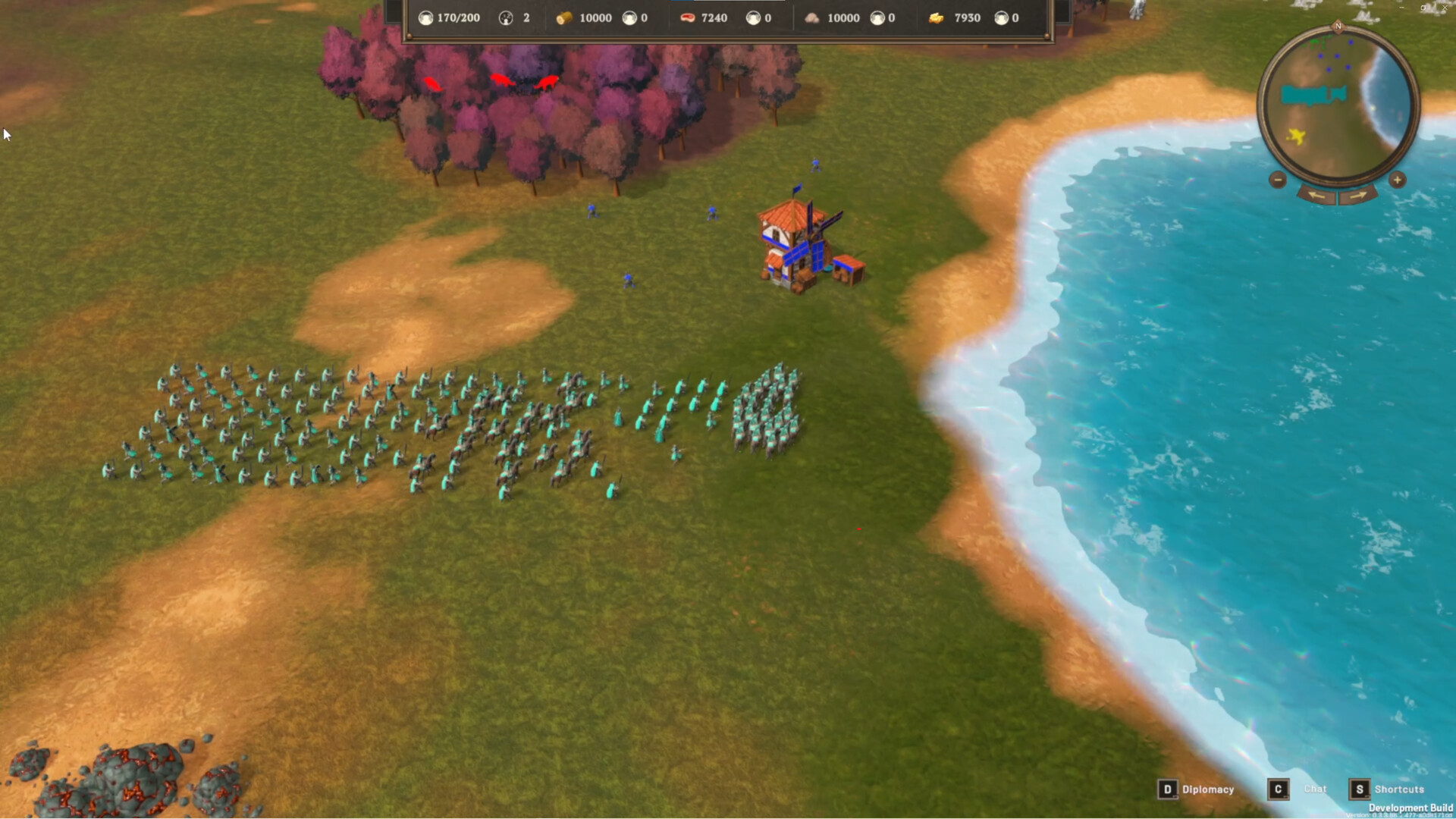Click the stone resource icon
Screen dimensions: 1456x819
813,17
